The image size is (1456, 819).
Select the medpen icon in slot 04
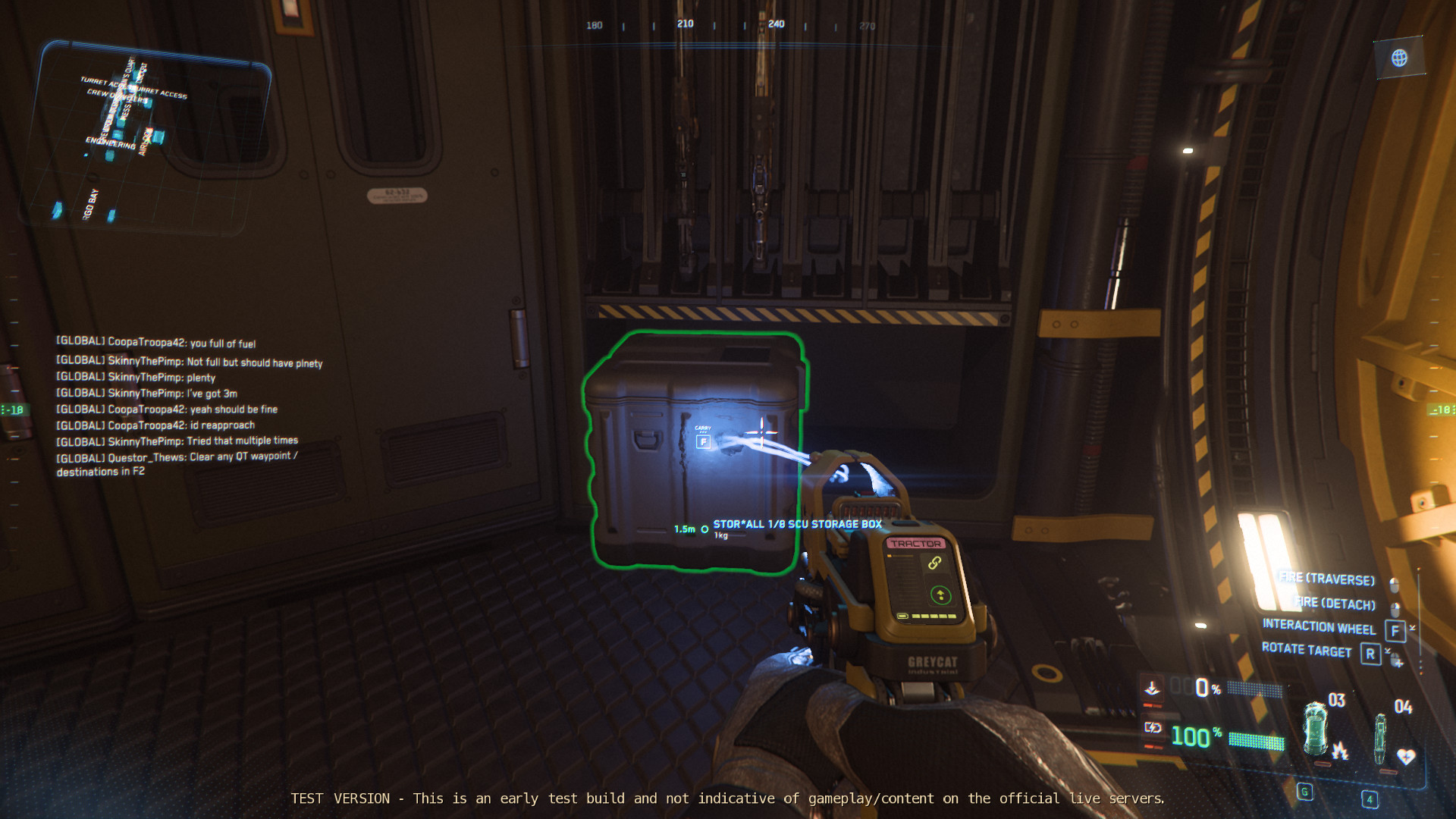click(1380, 738)
